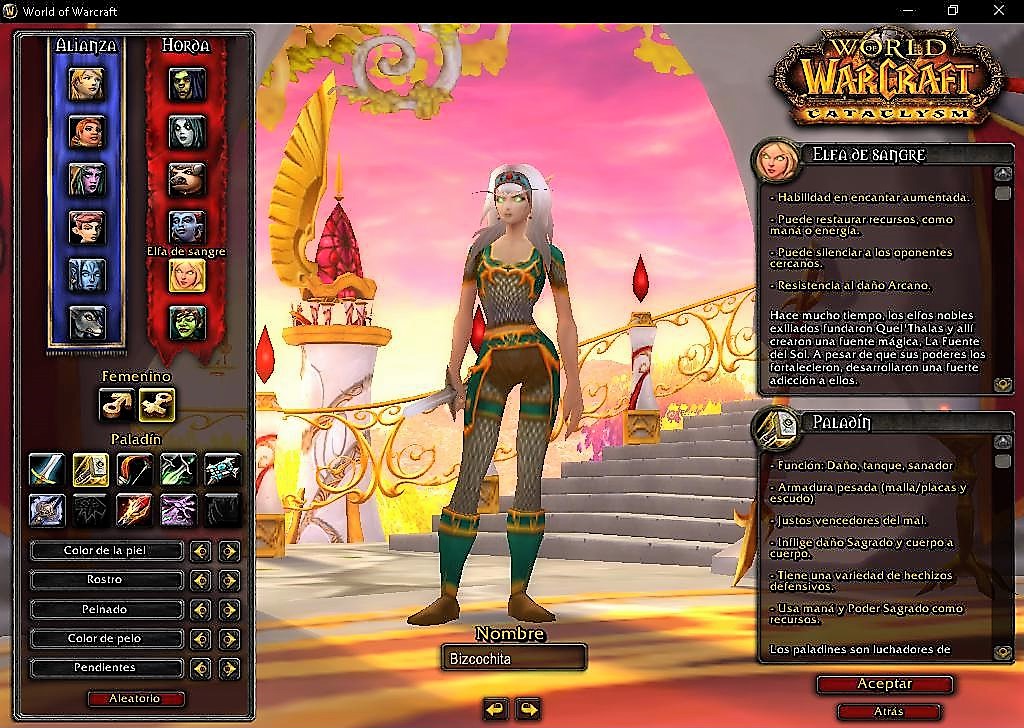The height and width of the screenshot is (728, 1024).
Task: Choose the Night Elf race portrait
Action: 87,179
